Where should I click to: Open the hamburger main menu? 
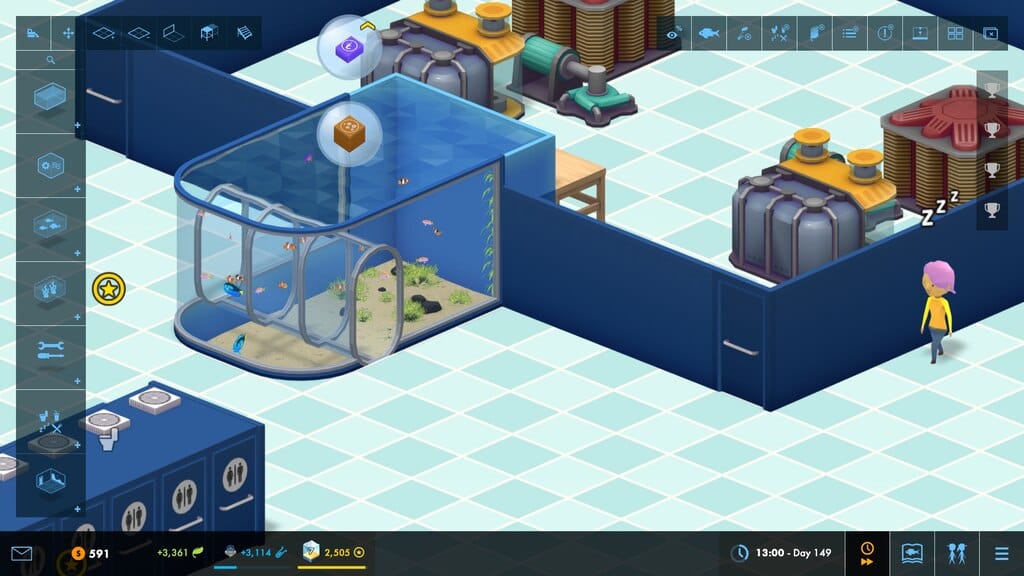[x=1001, y=553]
